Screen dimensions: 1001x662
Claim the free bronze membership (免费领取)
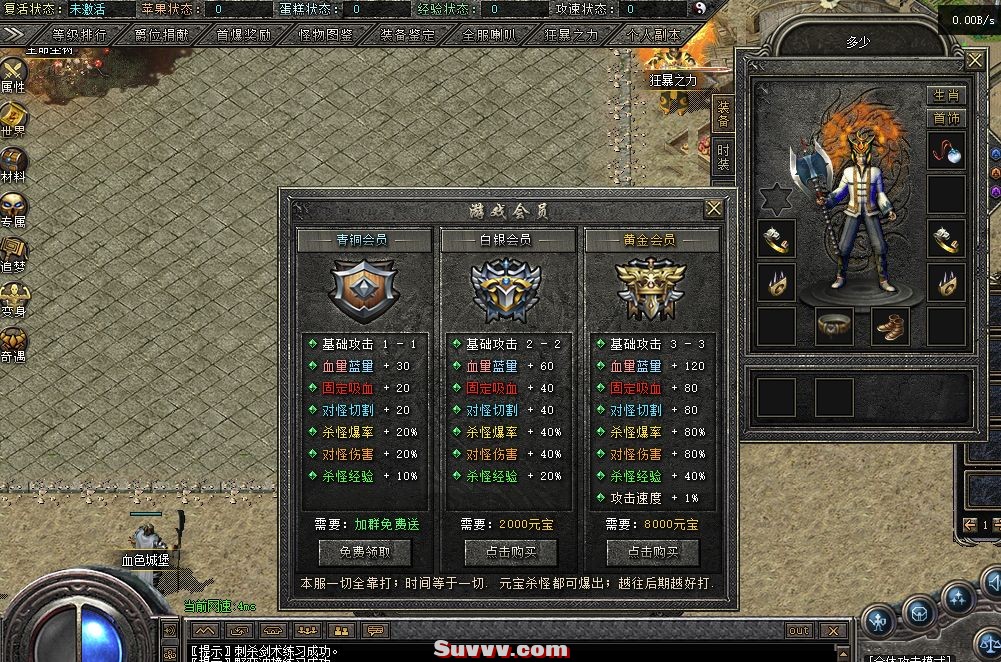pos(364,551)
